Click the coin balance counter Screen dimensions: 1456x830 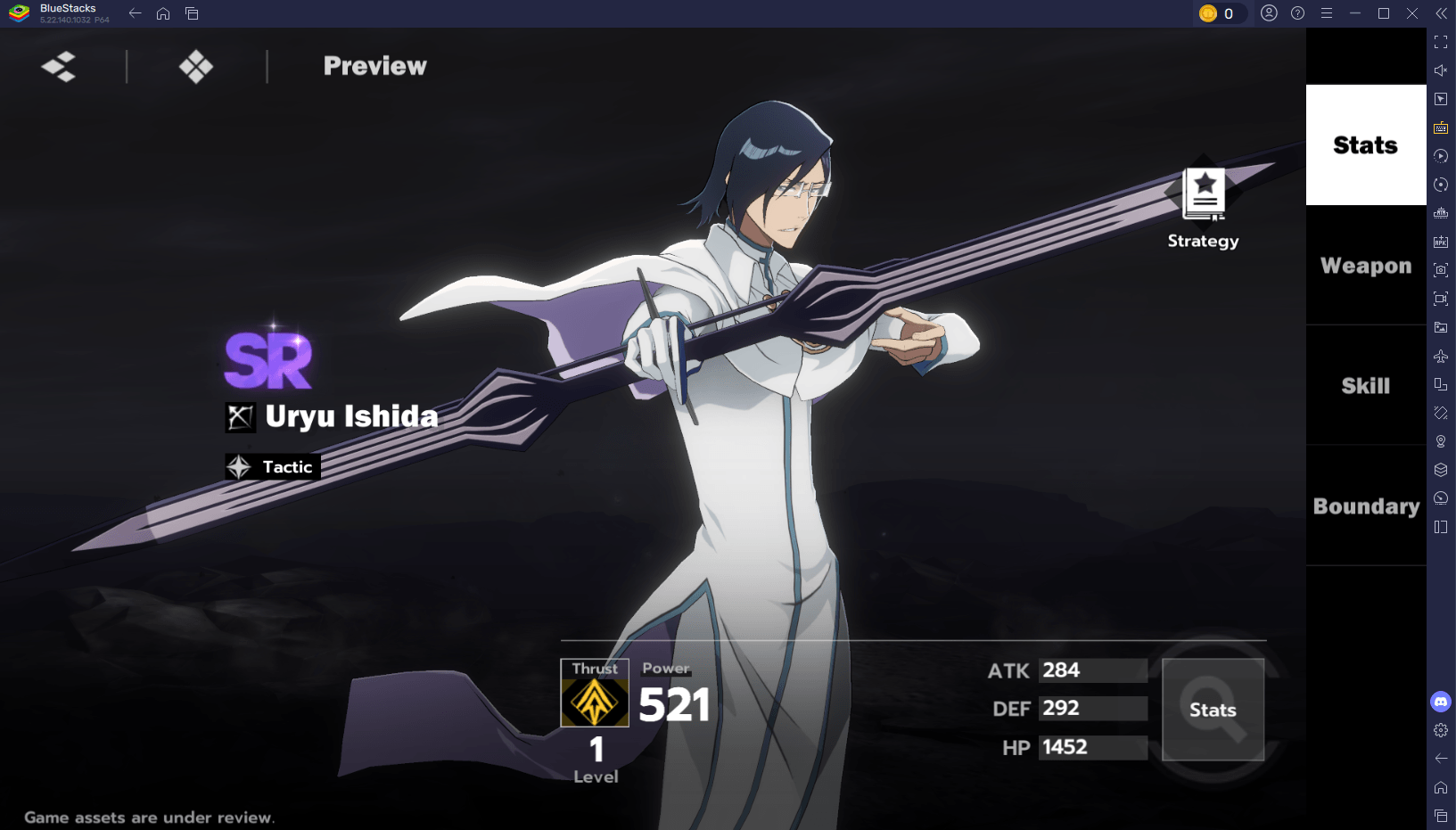pyautogui.click(x=1221, y=13)
